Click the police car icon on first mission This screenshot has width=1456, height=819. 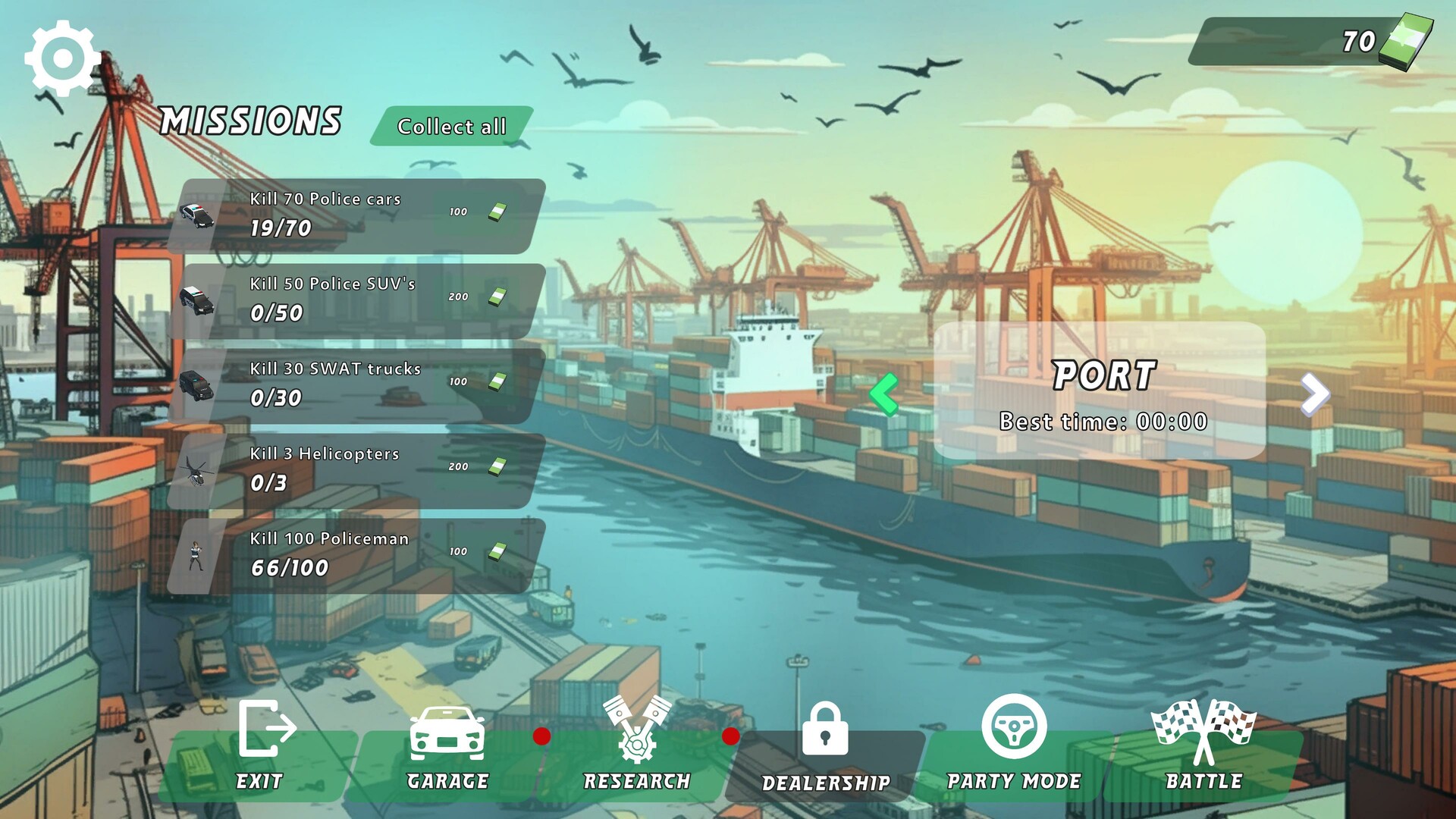click(x=197, y=216)
